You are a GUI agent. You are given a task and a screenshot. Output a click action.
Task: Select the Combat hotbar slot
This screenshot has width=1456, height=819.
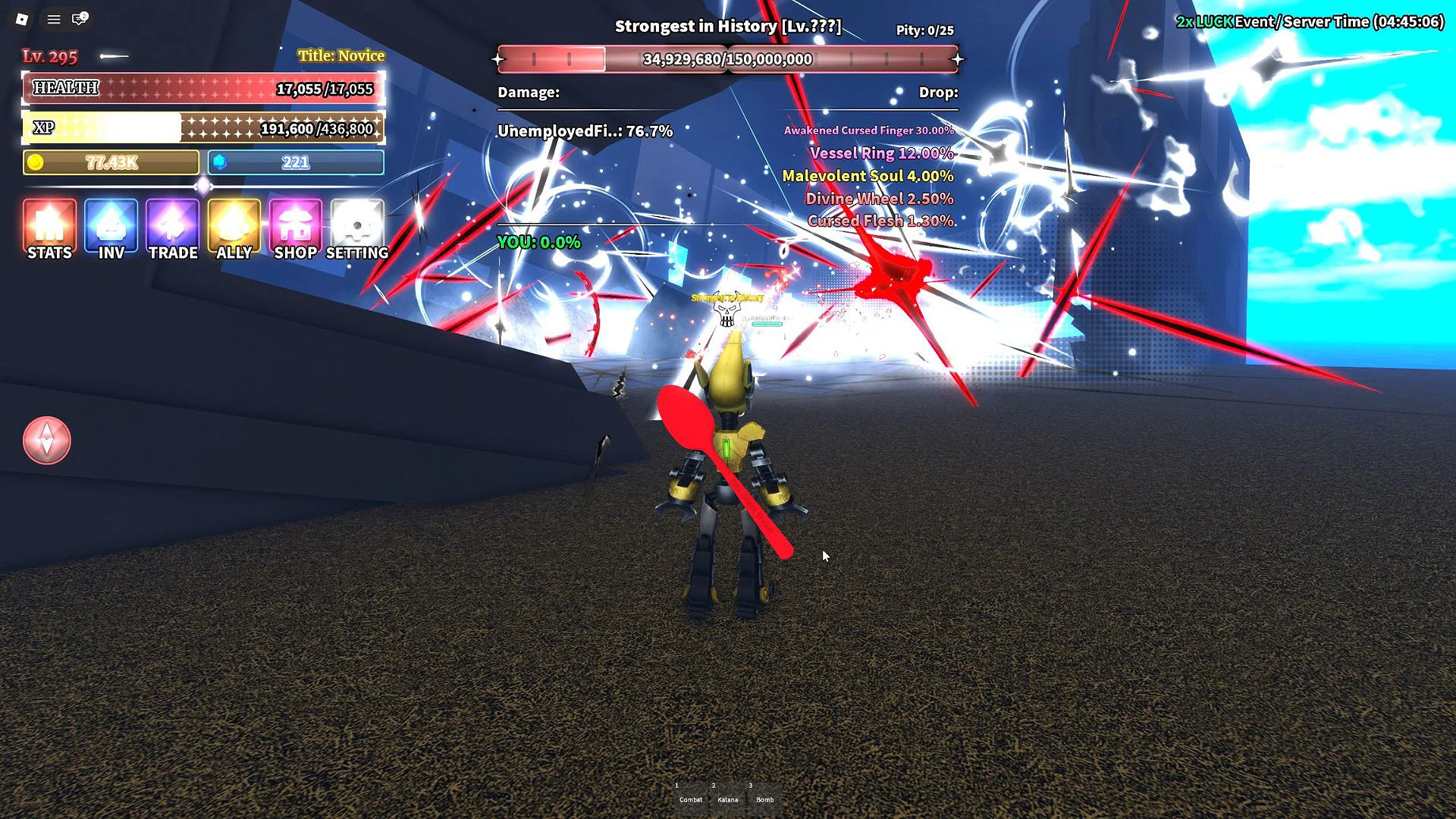[690, 795]
